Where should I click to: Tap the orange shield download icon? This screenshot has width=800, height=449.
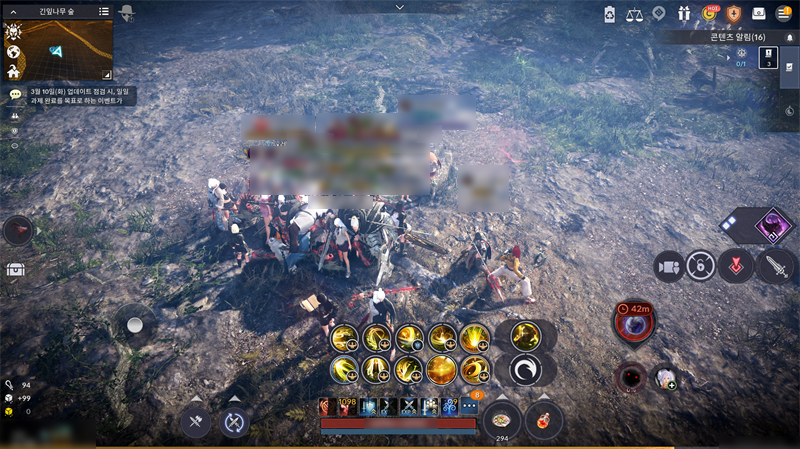tap(734, 13)
